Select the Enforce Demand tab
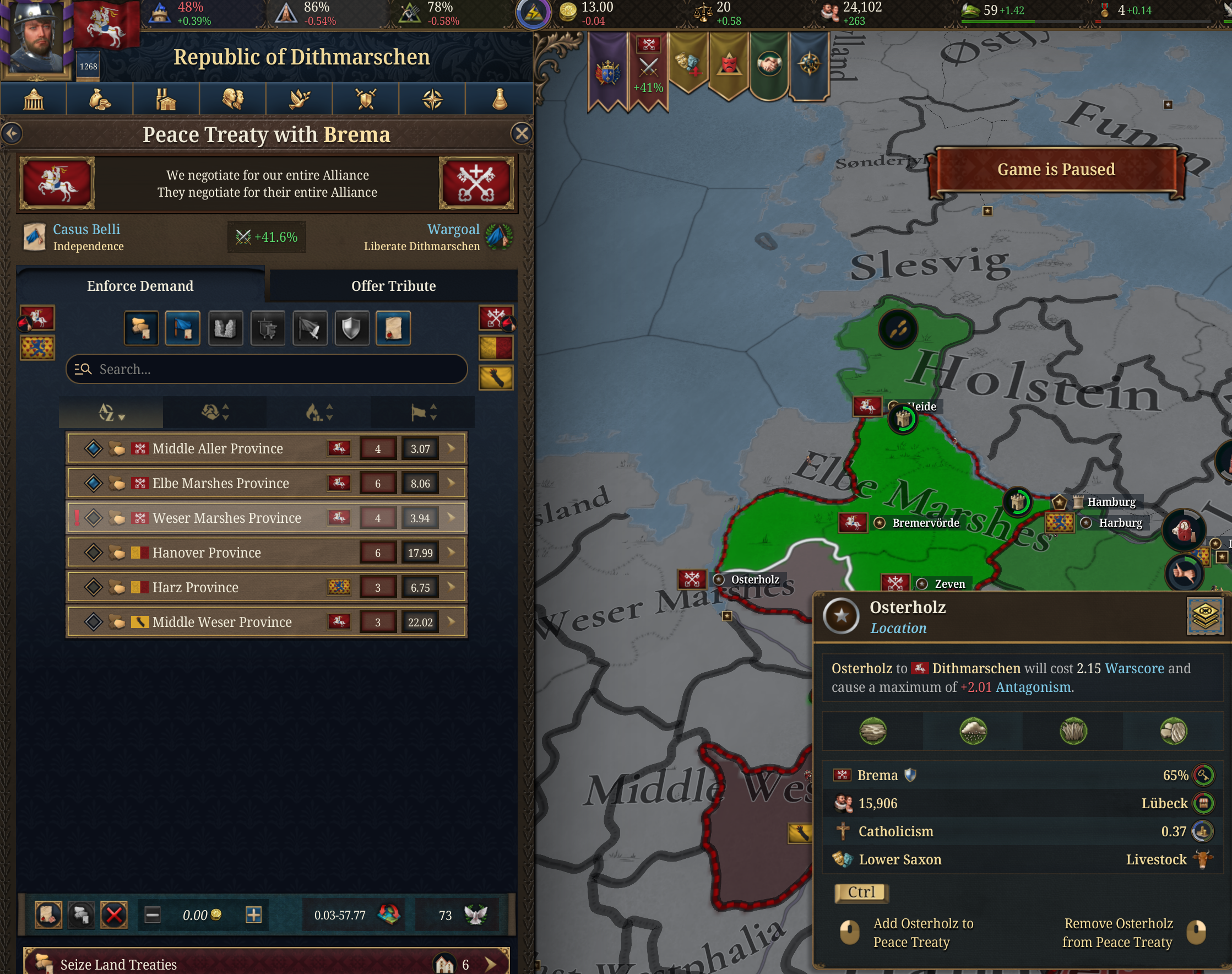The width and height of the screenshot is (1232, 974). [140, 286]
